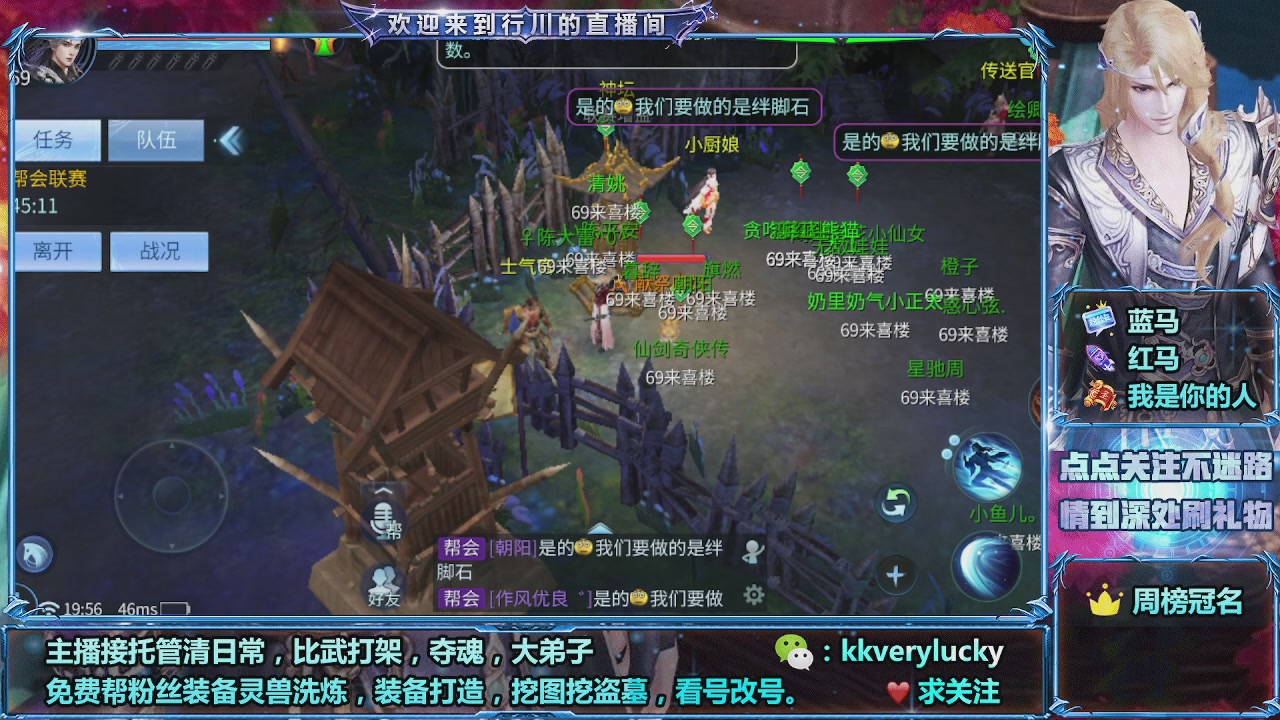1280x720 pixels.
Task: Open the horse-head mount icon
Action: coord(33,556)
